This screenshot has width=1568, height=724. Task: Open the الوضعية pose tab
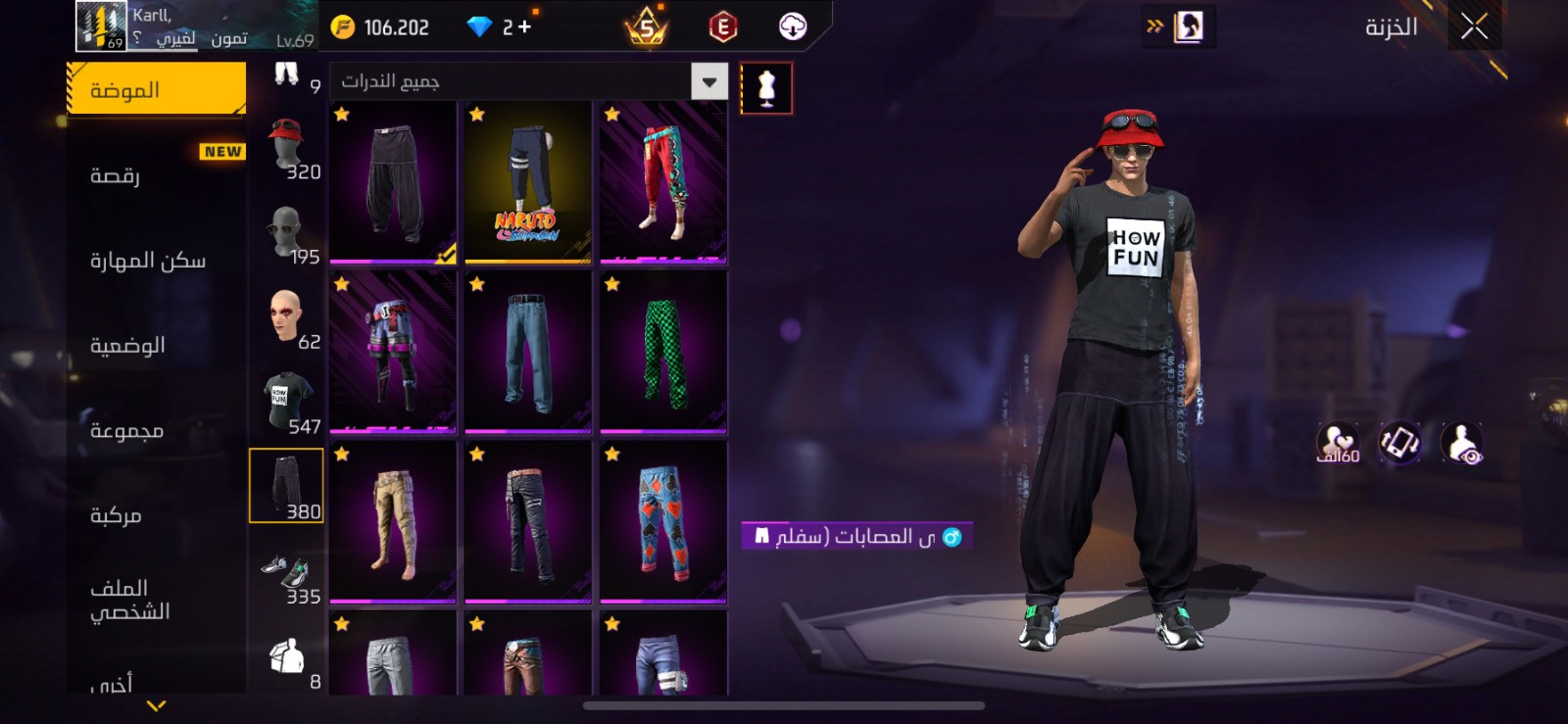click(156, 345)
